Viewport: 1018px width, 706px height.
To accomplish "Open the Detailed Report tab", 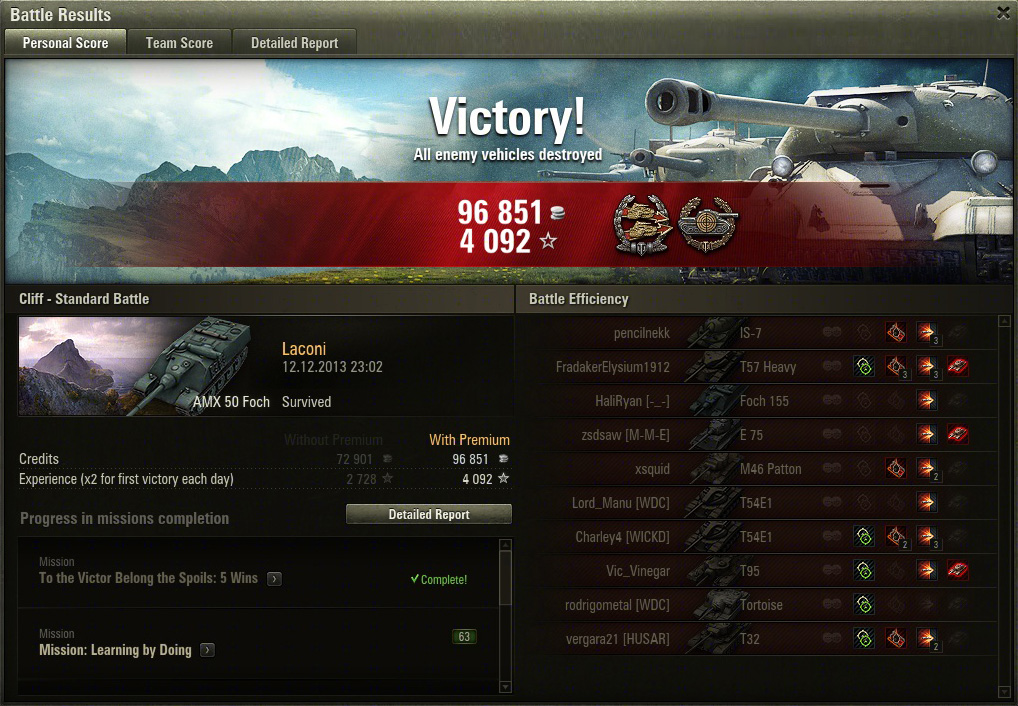I will tap(294, 43).
